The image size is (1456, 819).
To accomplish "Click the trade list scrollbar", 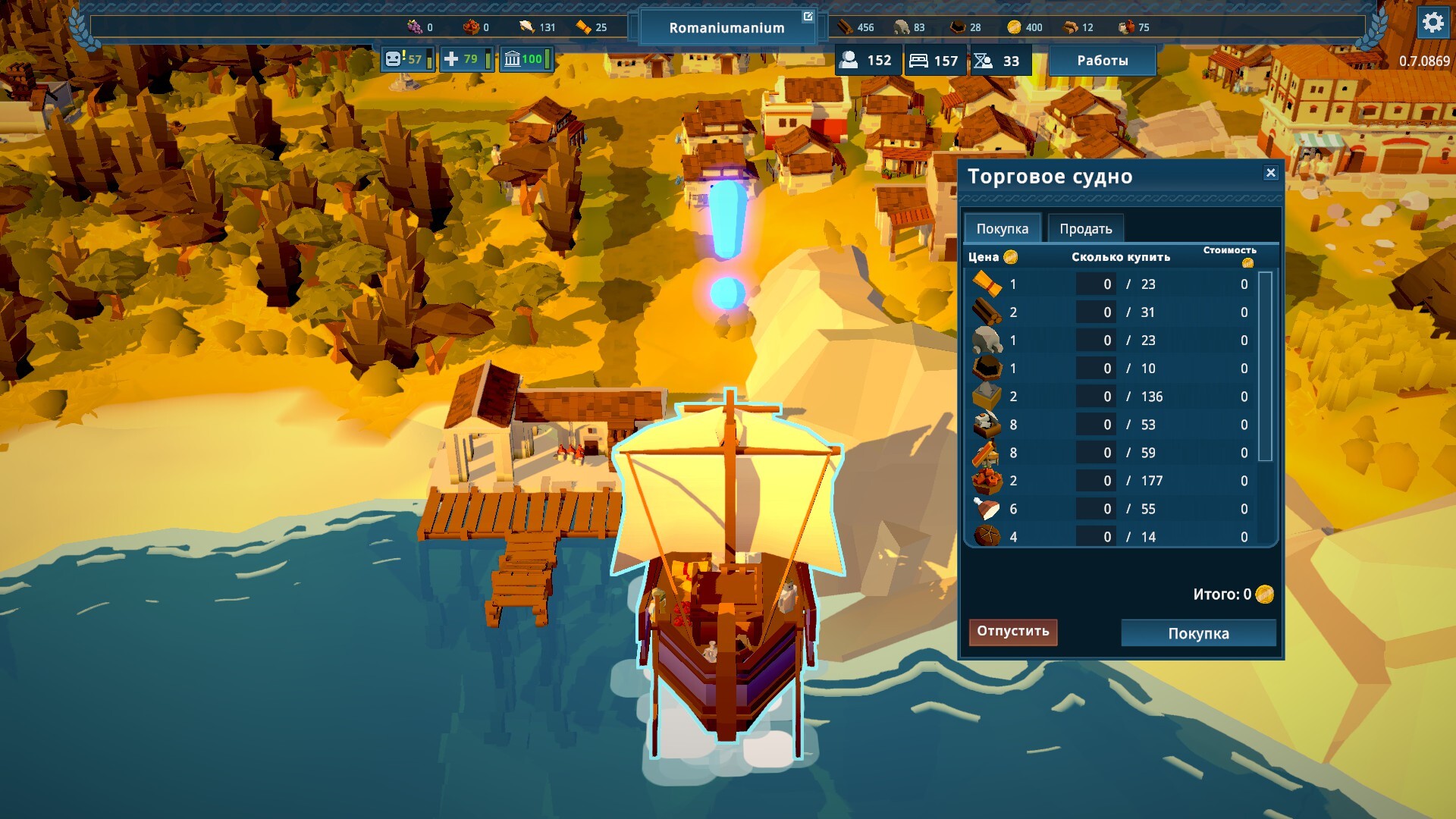I will [1265, 366].
